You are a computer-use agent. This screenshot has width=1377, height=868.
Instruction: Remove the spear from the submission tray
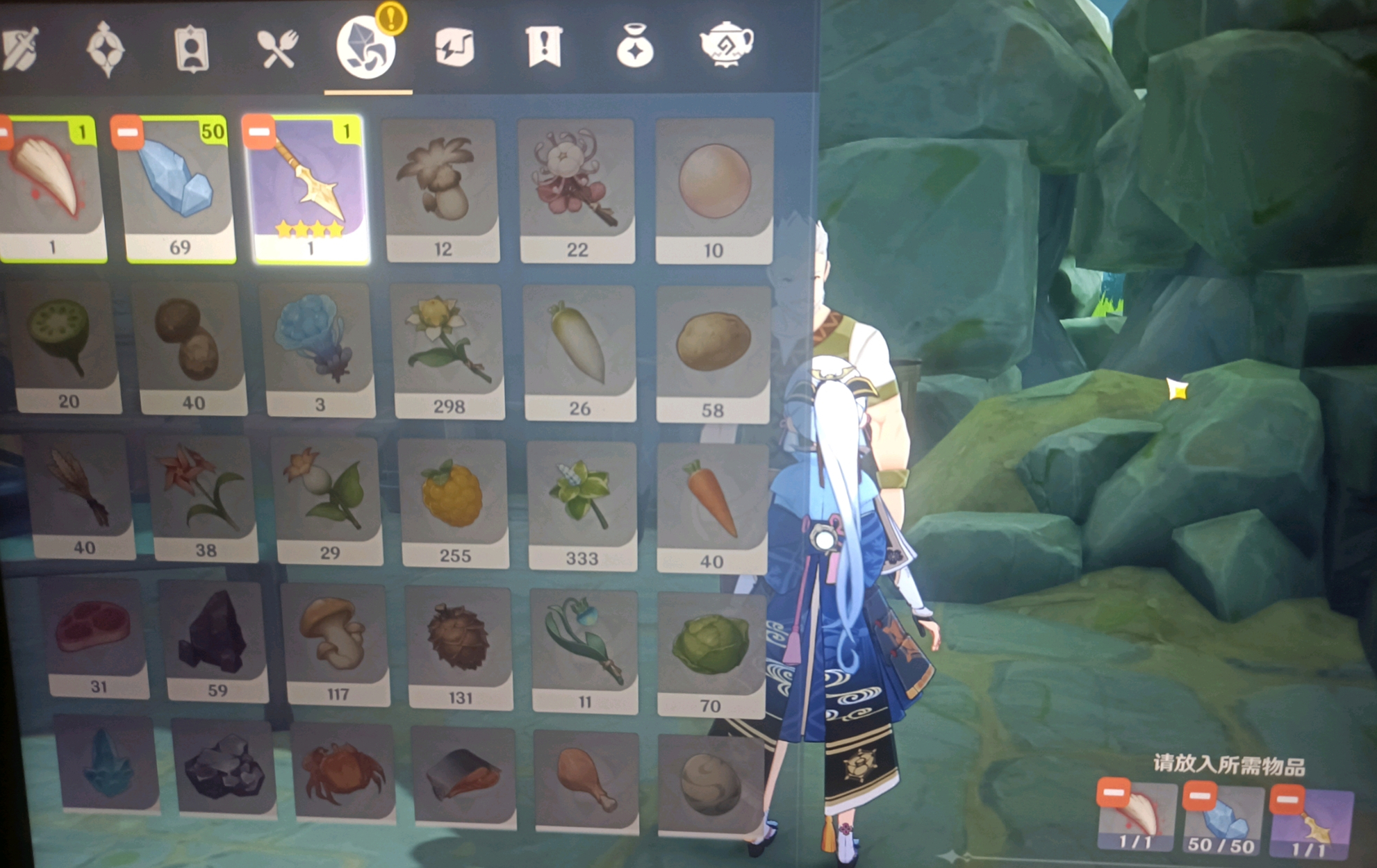(1286, 800)
